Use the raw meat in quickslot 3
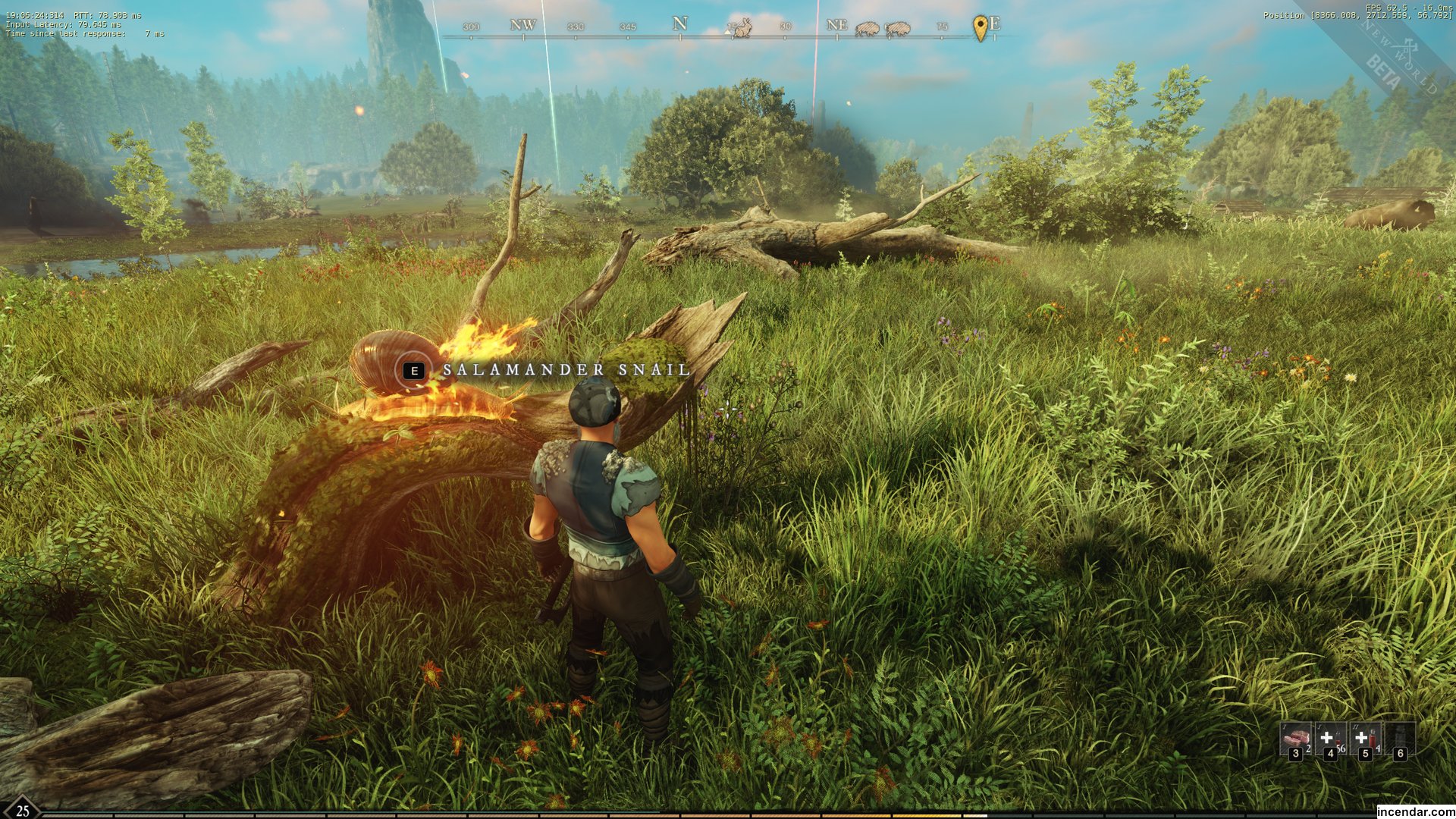This screenshot has height=819, width=1456. tap(1295, 738)
